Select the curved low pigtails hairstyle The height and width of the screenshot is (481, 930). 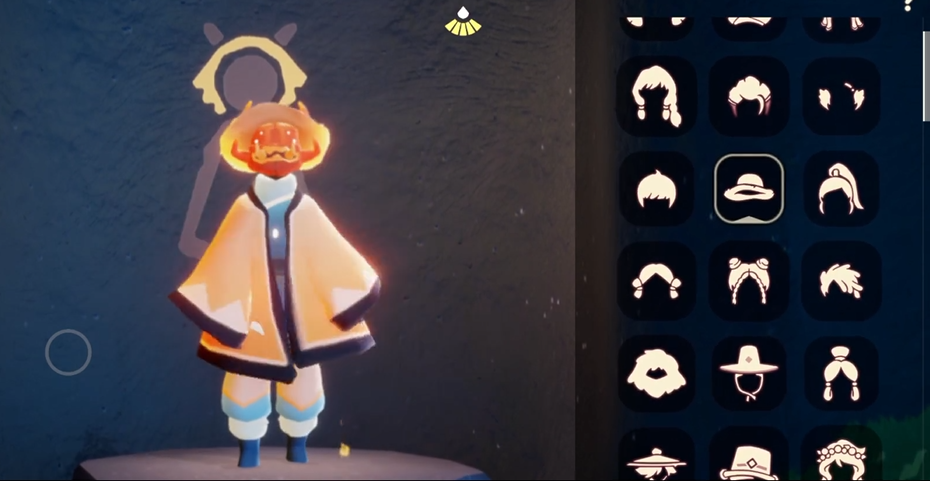coord(656,281)
